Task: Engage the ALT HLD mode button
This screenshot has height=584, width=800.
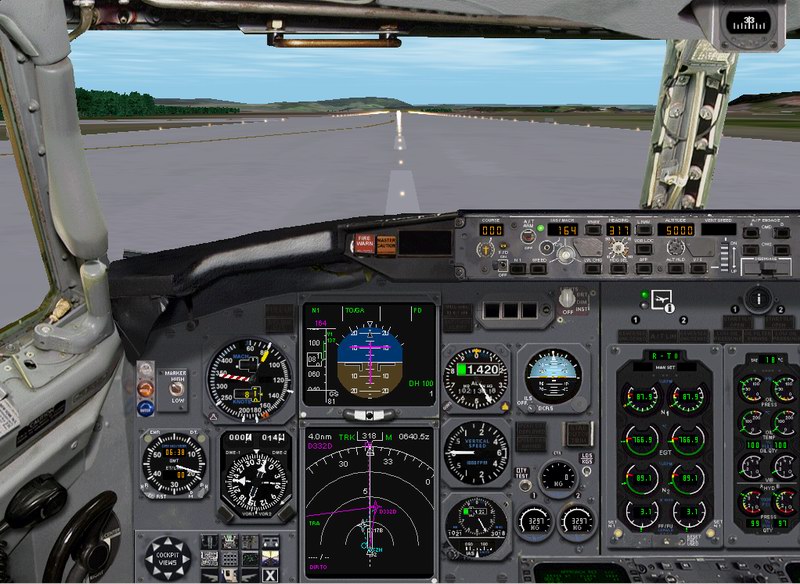Action: point(675,268)
